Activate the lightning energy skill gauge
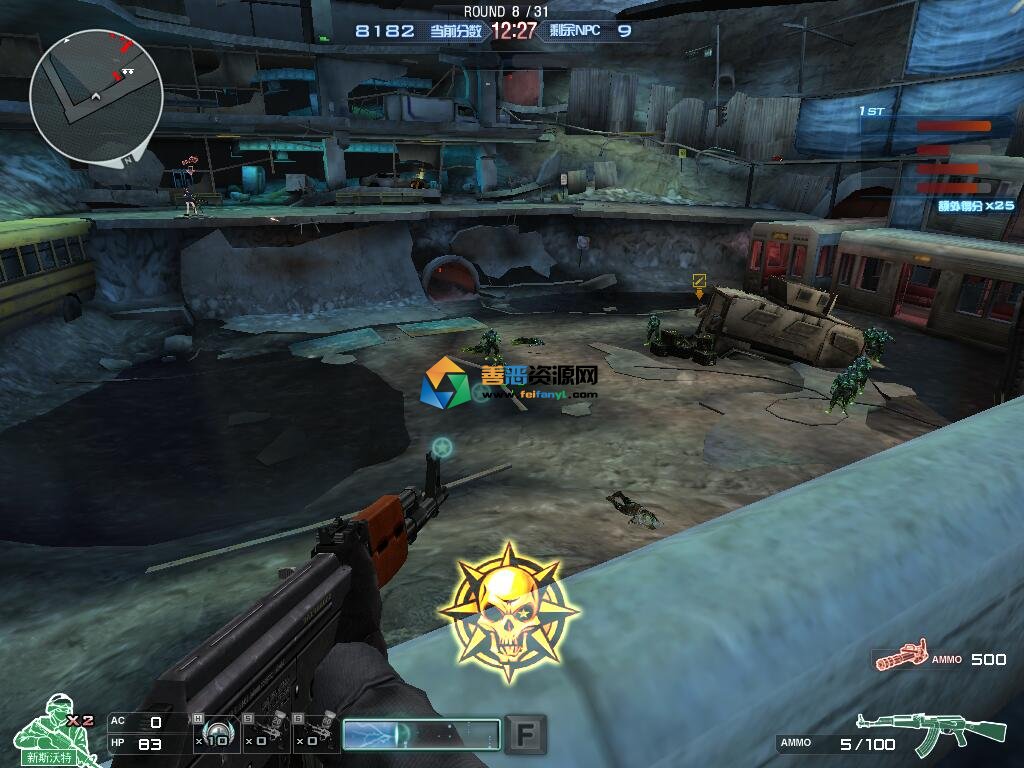Screen dimensions: 1024x768 pyautogui.click(x=420, y=734)
